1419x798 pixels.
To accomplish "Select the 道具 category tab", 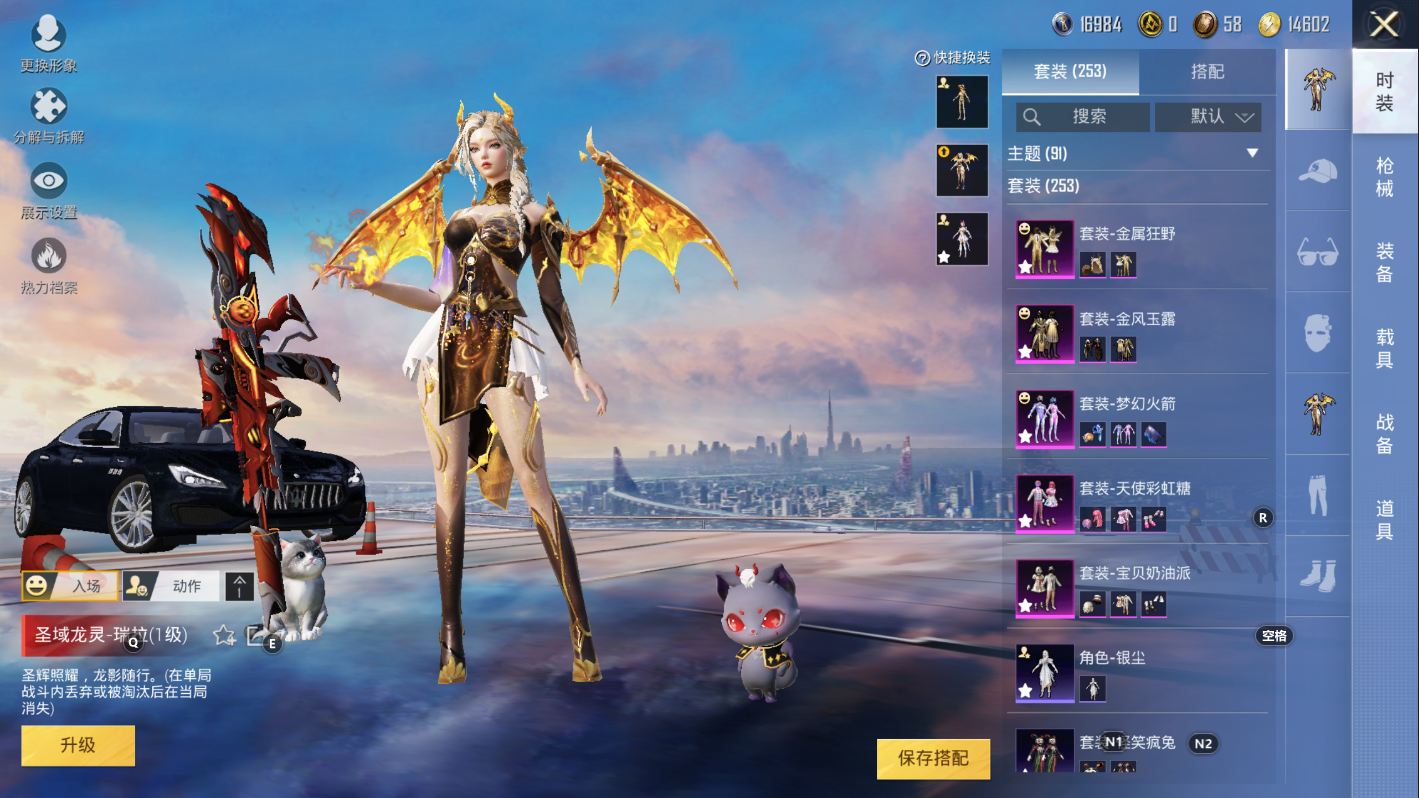I will point(1384,520).
